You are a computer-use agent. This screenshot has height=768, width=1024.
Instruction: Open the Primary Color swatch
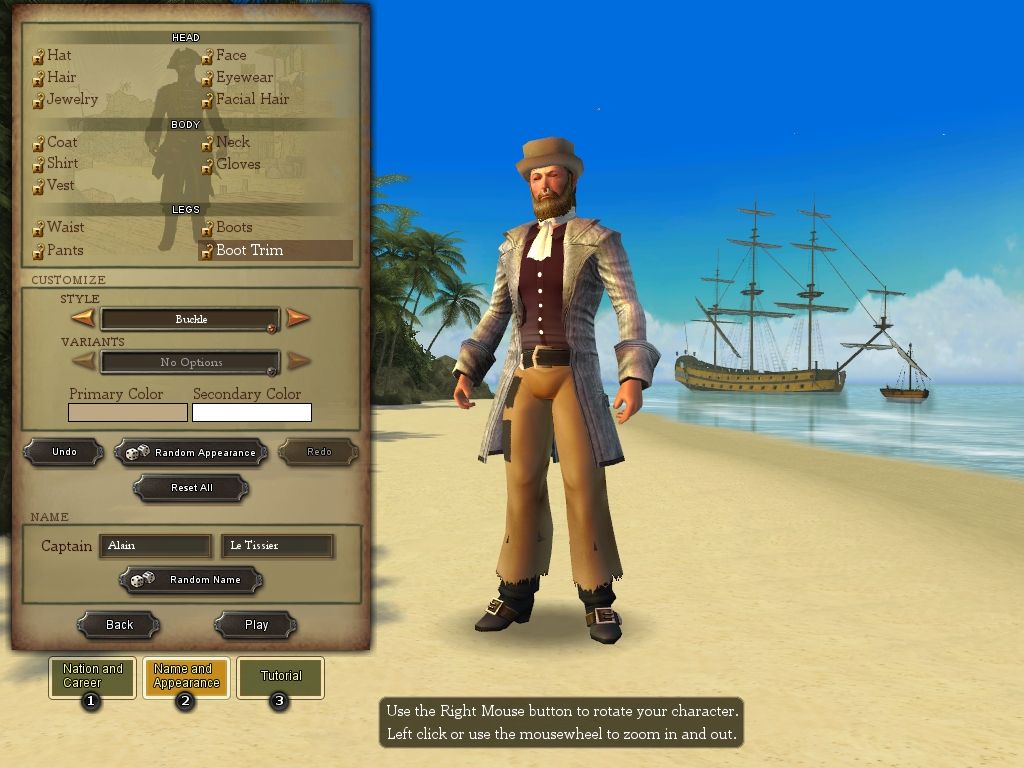point(128,412)
